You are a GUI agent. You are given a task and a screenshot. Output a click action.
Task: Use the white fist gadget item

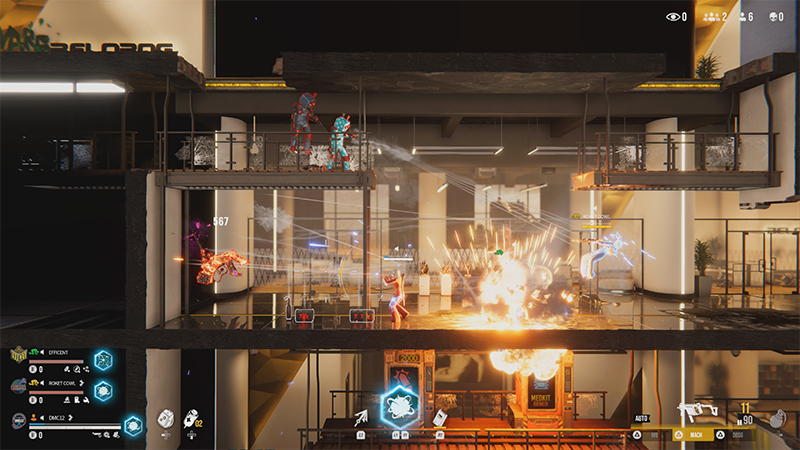point(166,419)
